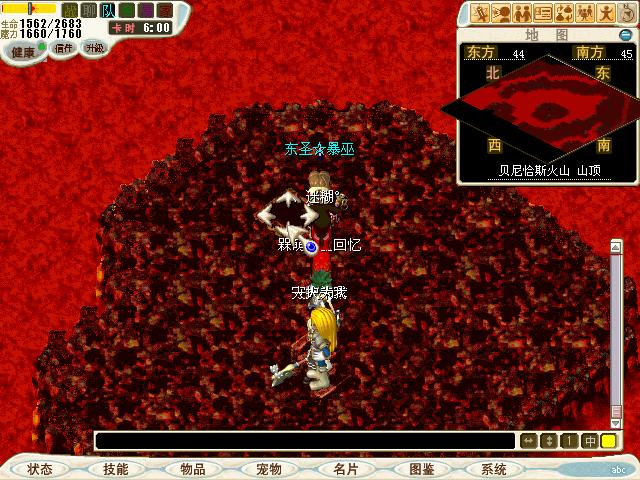
Task: Select the two-person team icon
Action: pyautogui.click(x=520, y=13)
